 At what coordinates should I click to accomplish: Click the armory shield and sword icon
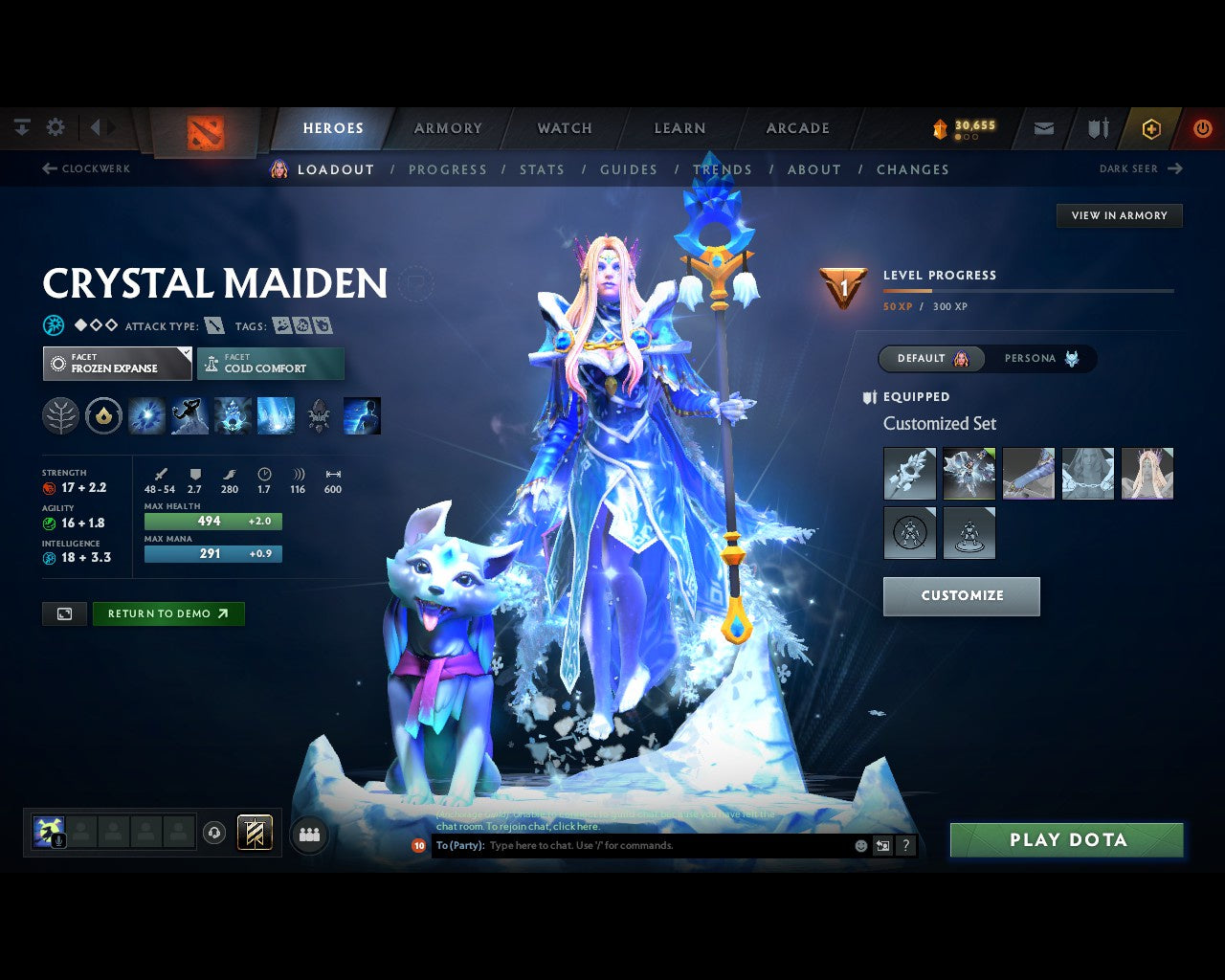(x=1097, y=127)
